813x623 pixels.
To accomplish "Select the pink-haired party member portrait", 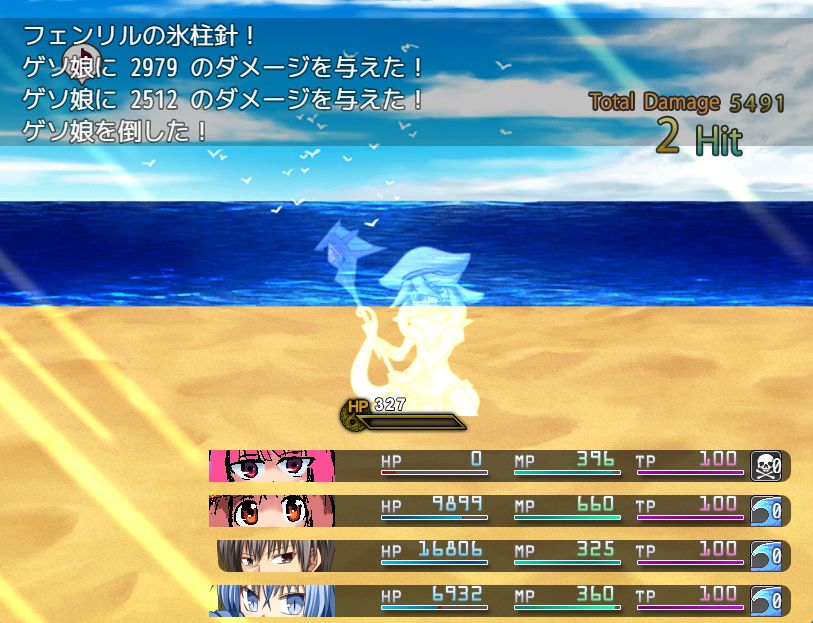I will (272, 466).
